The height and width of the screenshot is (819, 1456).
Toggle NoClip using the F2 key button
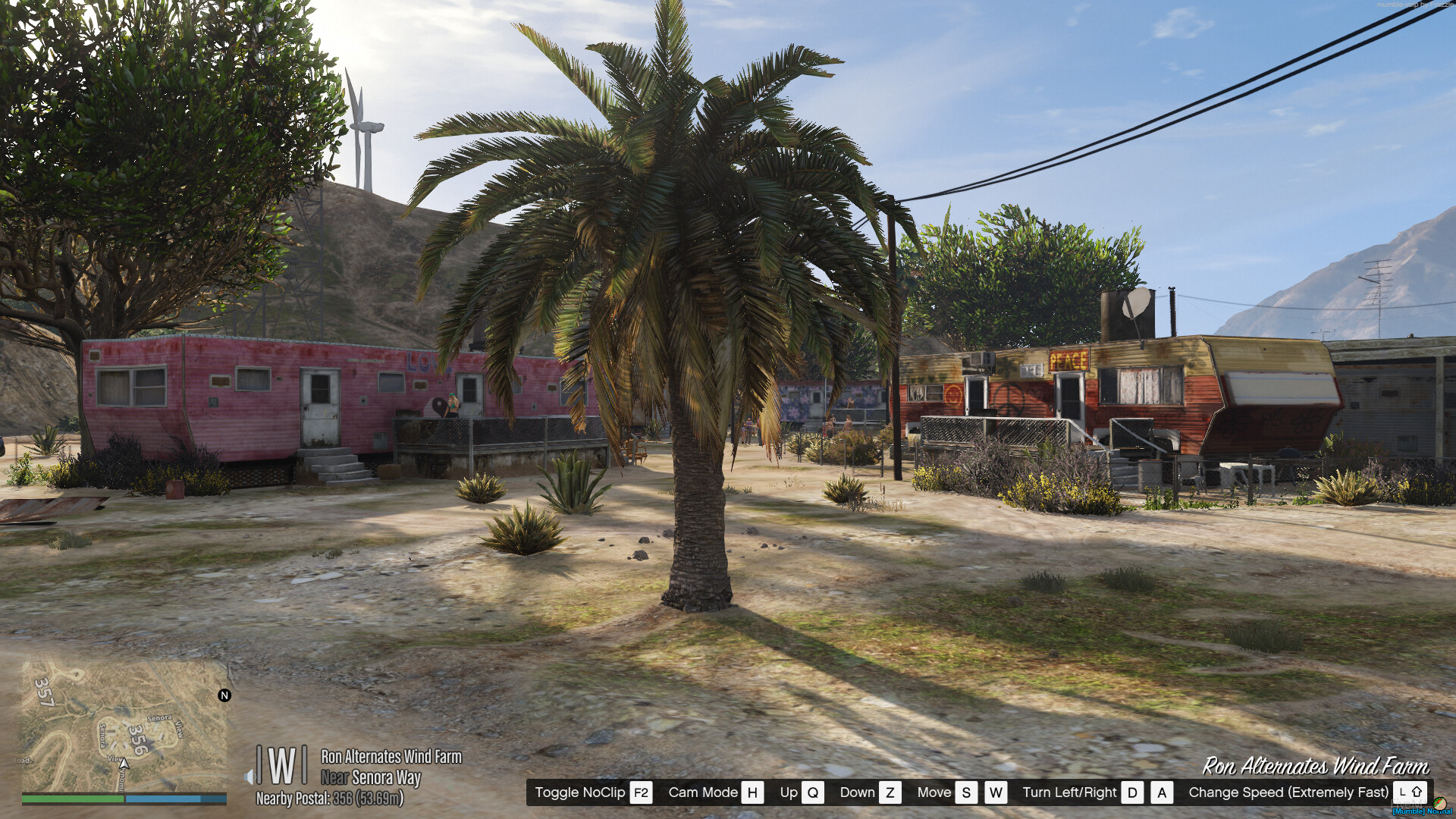tap(641, 792)
